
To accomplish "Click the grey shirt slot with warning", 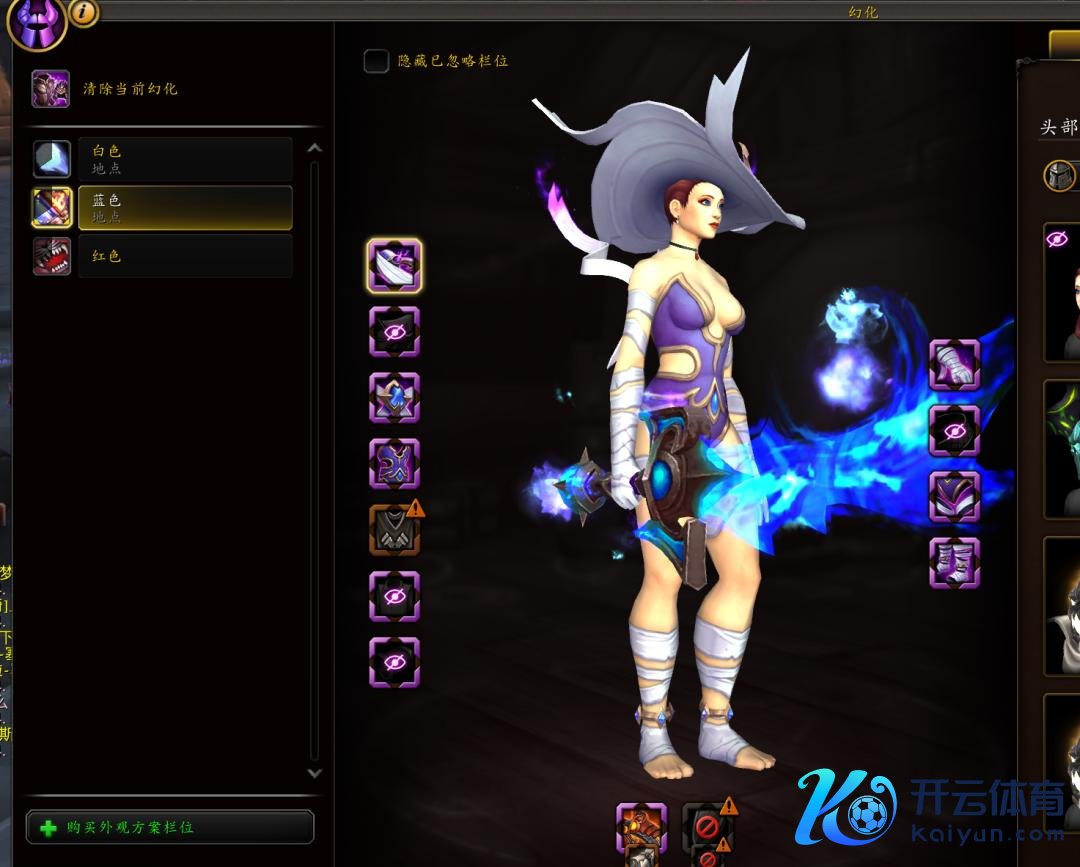I will pyautogui.click(x=394, y=530).
